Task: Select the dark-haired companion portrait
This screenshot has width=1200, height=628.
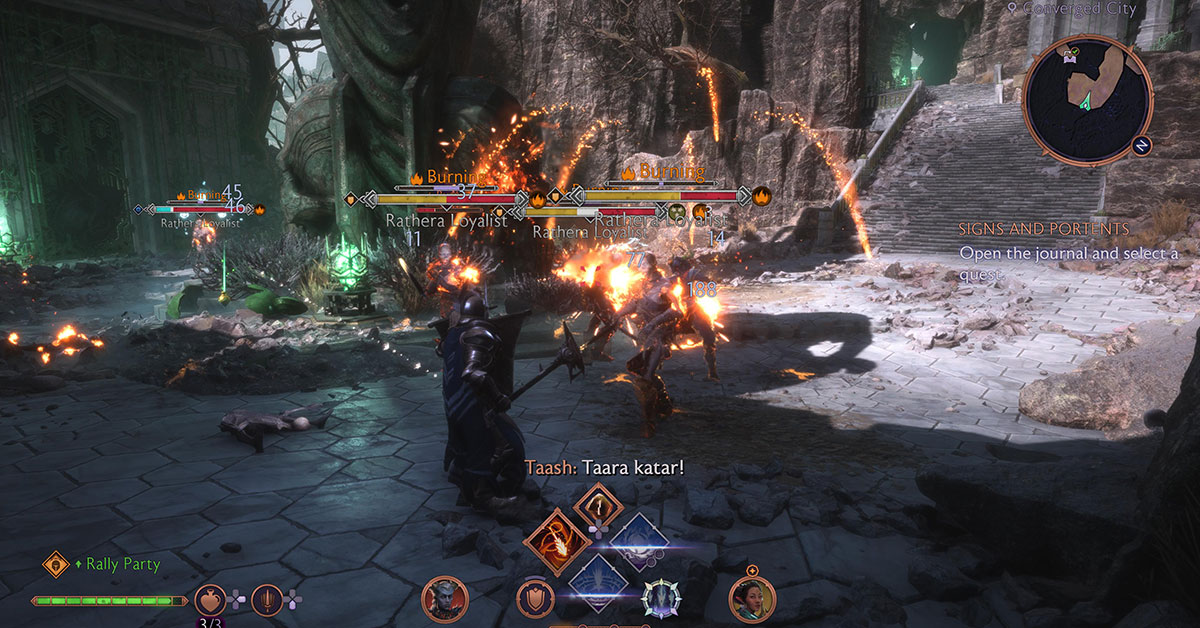Action: [x=753, y=599]
